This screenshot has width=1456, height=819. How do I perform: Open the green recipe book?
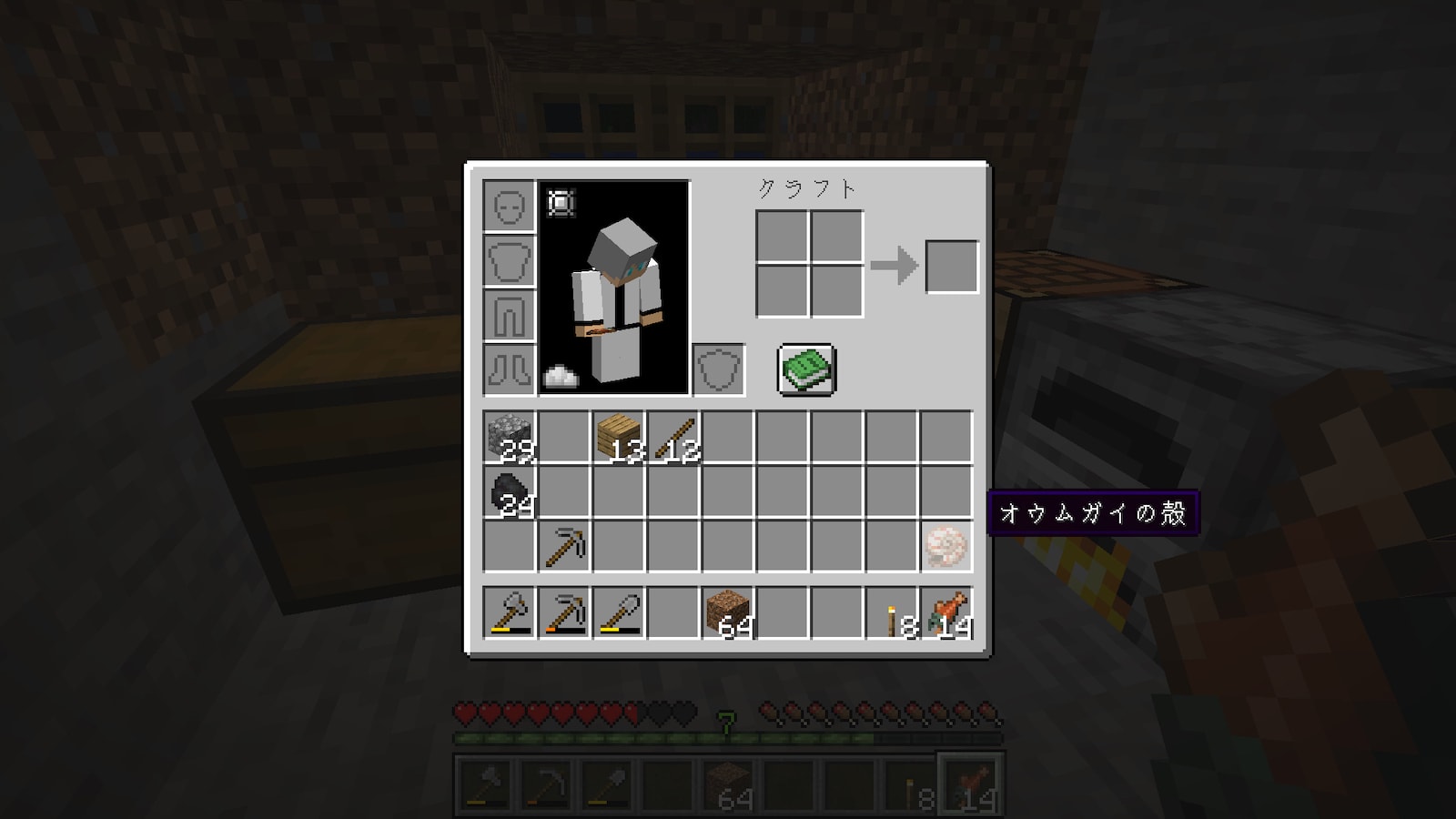coord(806,369)
